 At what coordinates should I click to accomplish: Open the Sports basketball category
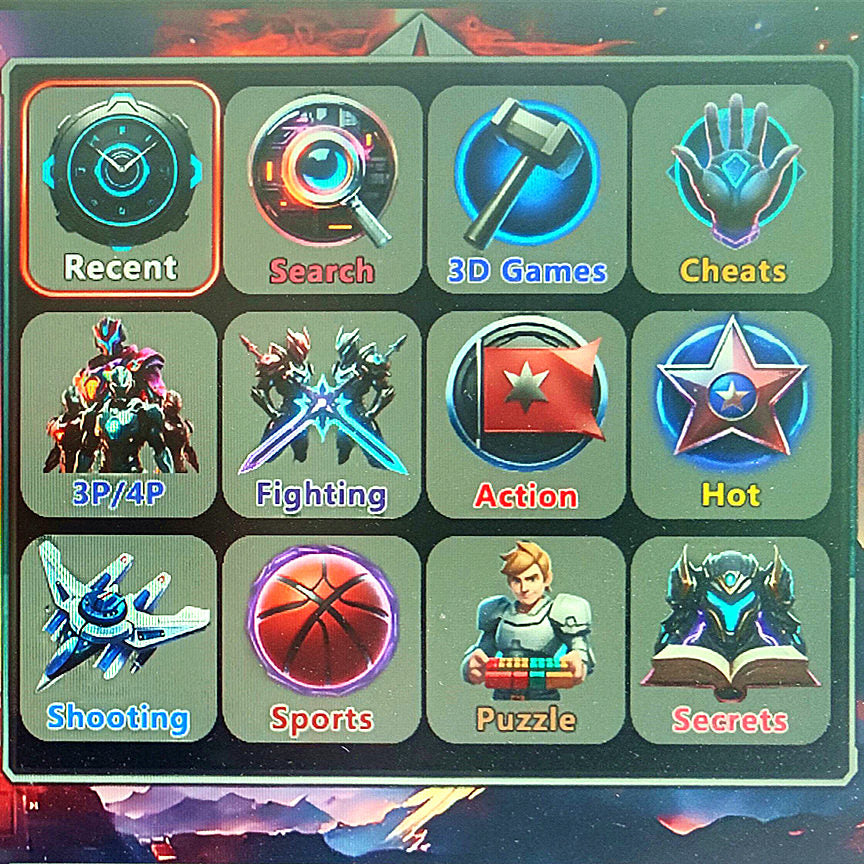point(322,638)
